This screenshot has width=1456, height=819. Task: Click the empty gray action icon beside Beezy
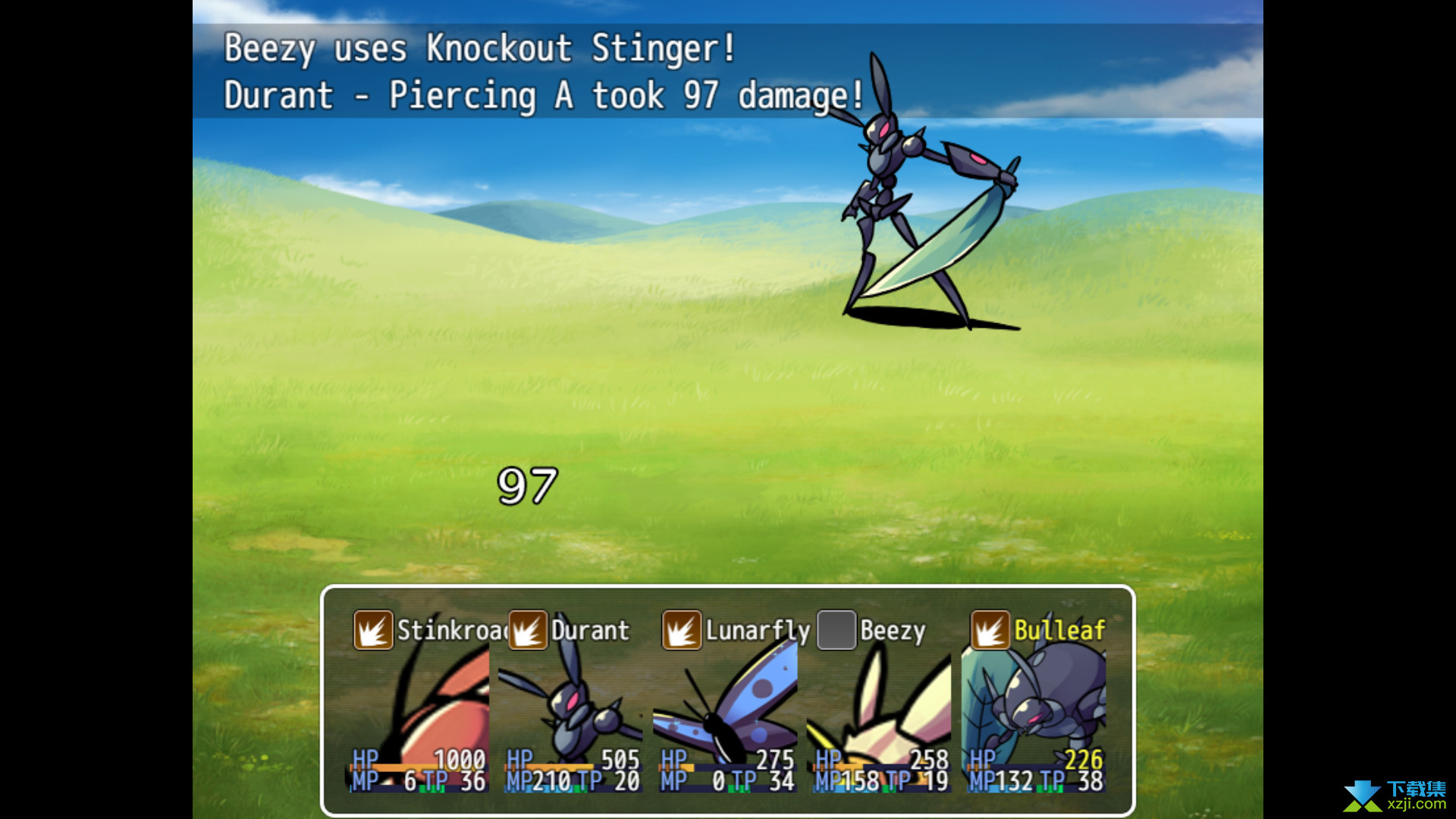click(x=836, y=630)
